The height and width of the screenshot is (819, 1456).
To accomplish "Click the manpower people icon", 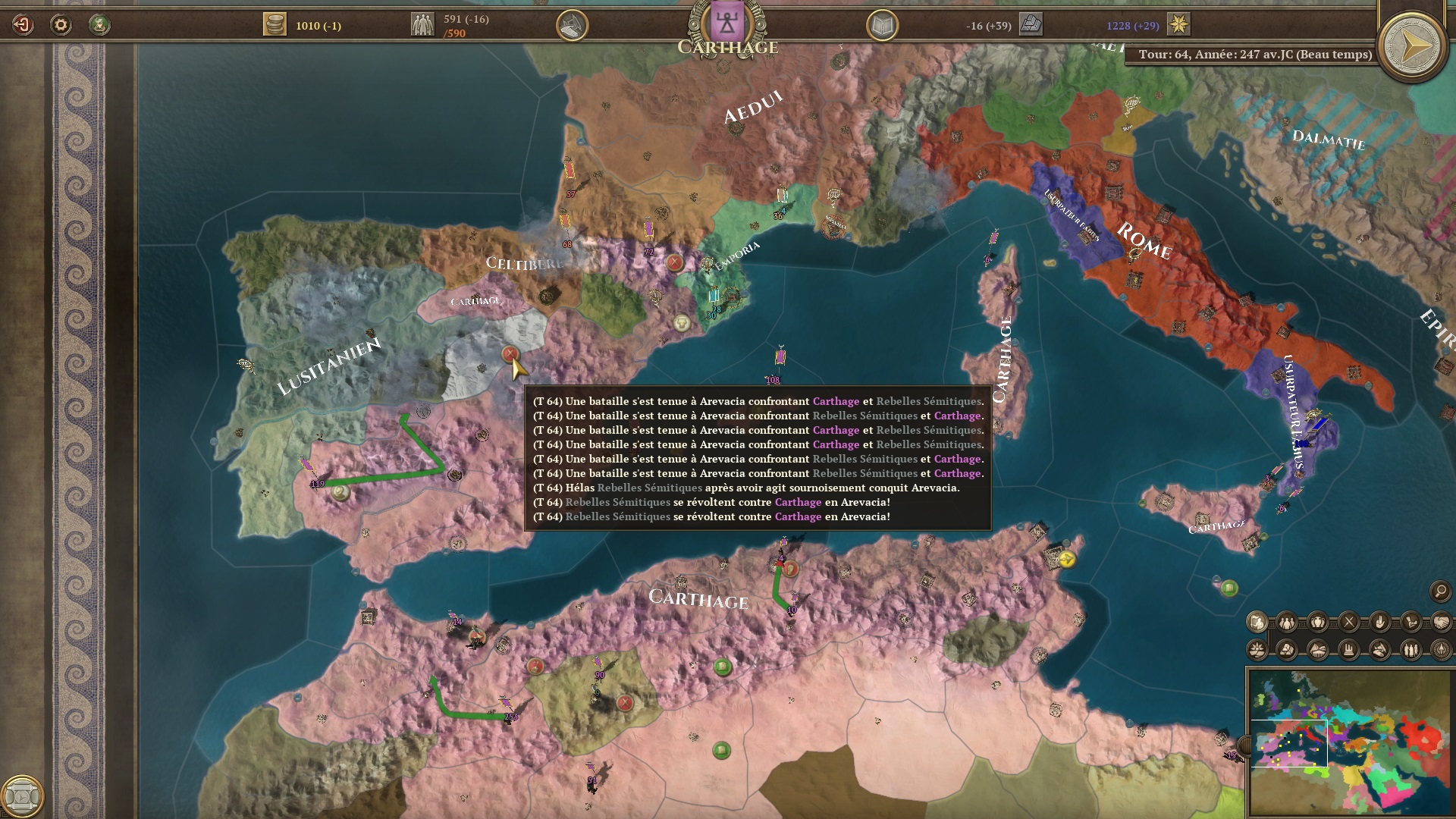I will tap(422, 24).
